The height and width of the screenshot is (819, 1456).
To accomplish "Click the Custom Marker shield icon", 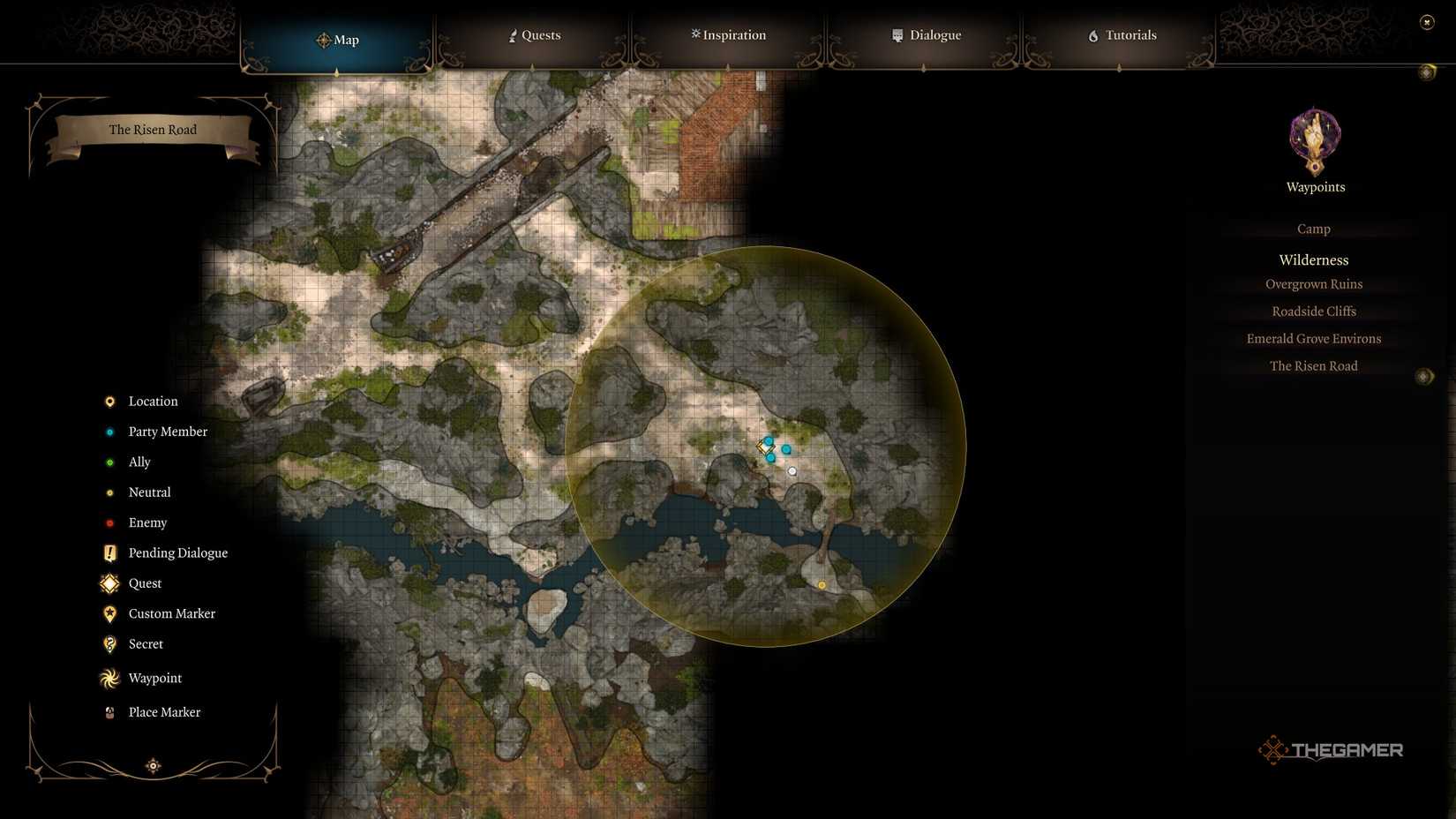I will 109,613.
